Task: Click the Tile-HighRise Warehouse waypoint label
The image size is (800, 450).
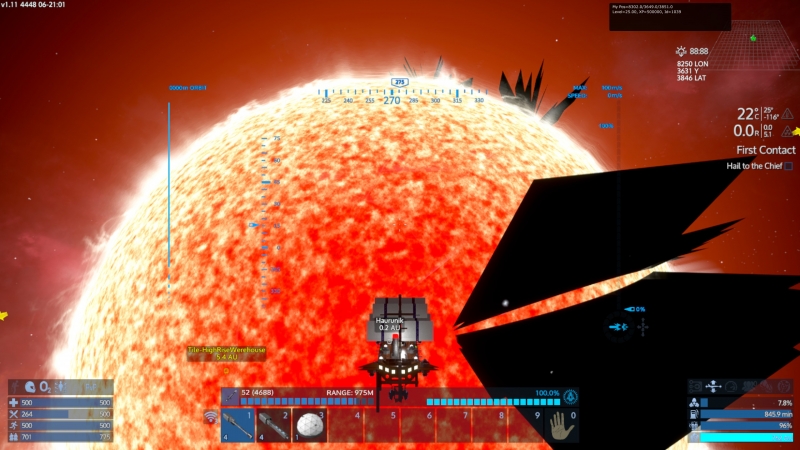Action: point(226,351)
